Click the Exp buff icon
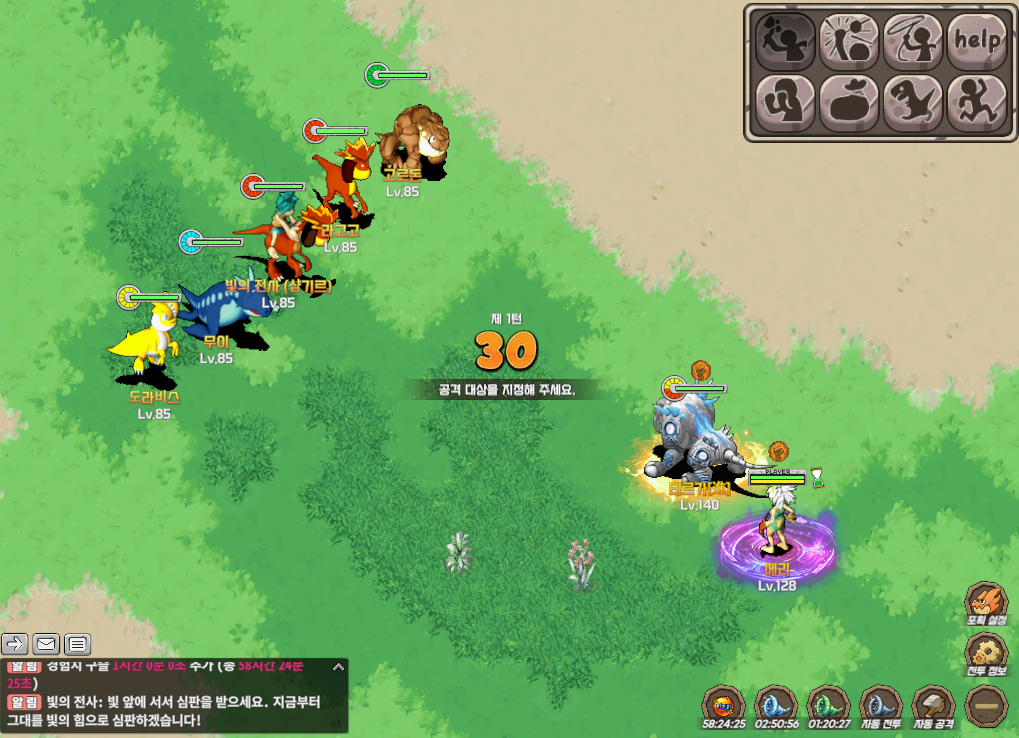This screenshot has height=738, width=1019. coord(723,705)
